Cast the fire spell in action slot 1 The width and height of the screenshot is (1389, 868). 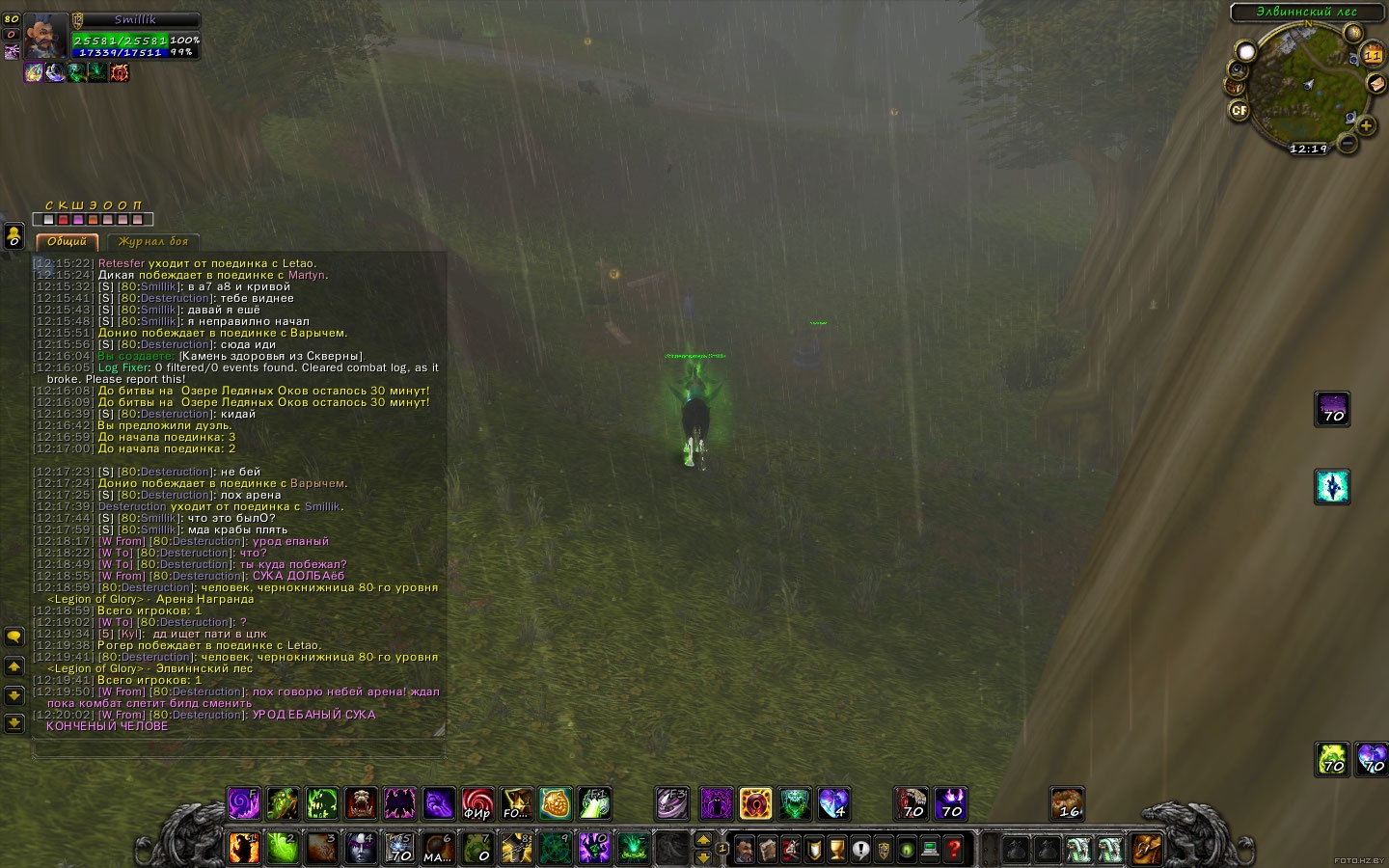244,848
